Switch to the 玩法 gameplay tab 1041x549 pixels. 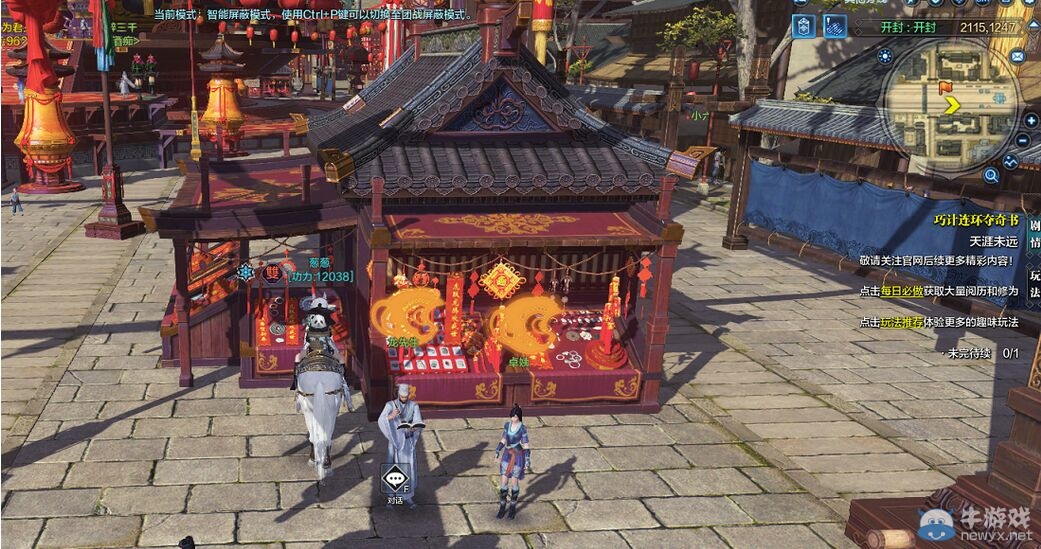coord(1035,283)
